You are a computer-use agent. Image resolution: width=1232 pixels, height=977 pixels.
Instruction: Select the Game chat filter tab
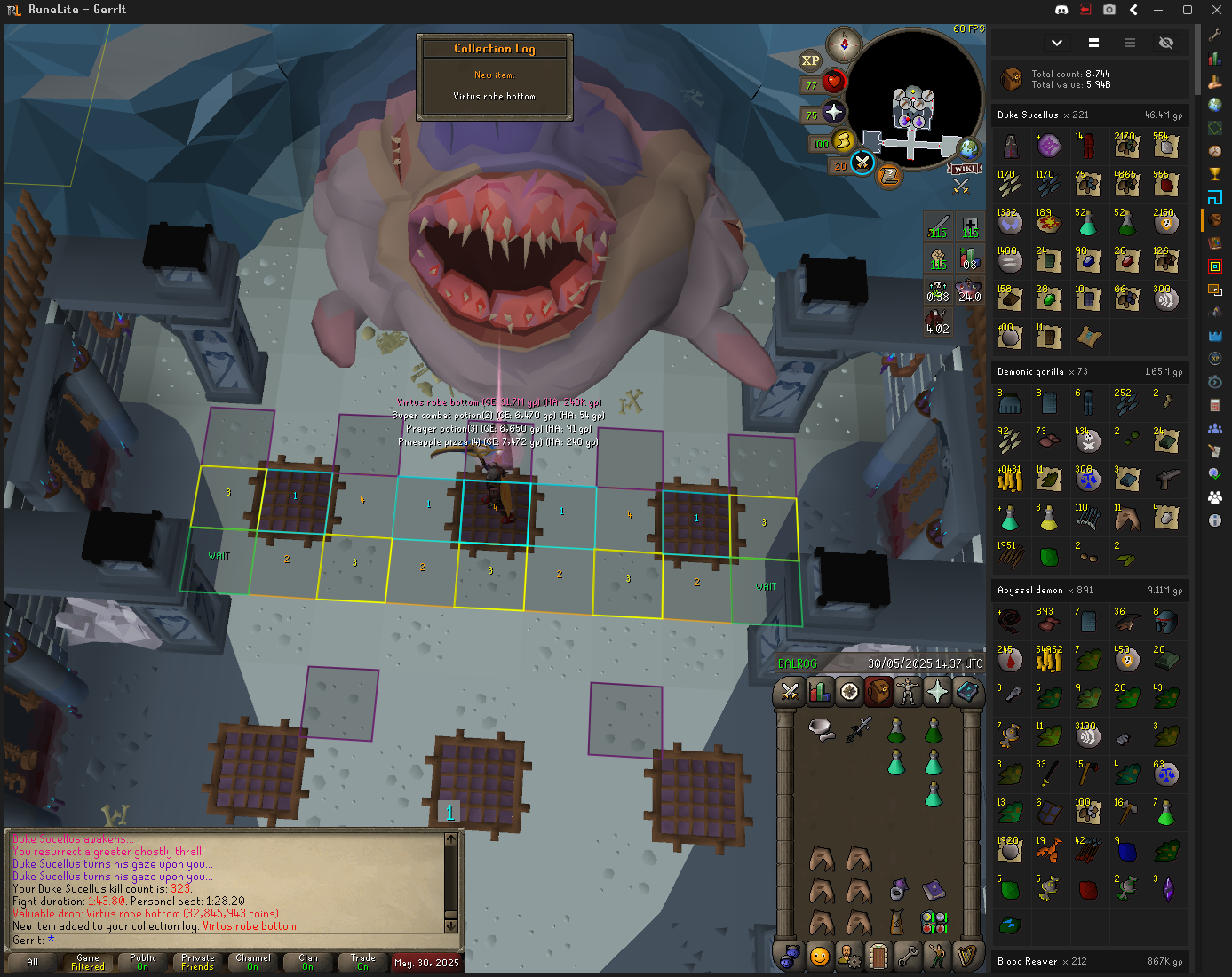click(88, 962)
